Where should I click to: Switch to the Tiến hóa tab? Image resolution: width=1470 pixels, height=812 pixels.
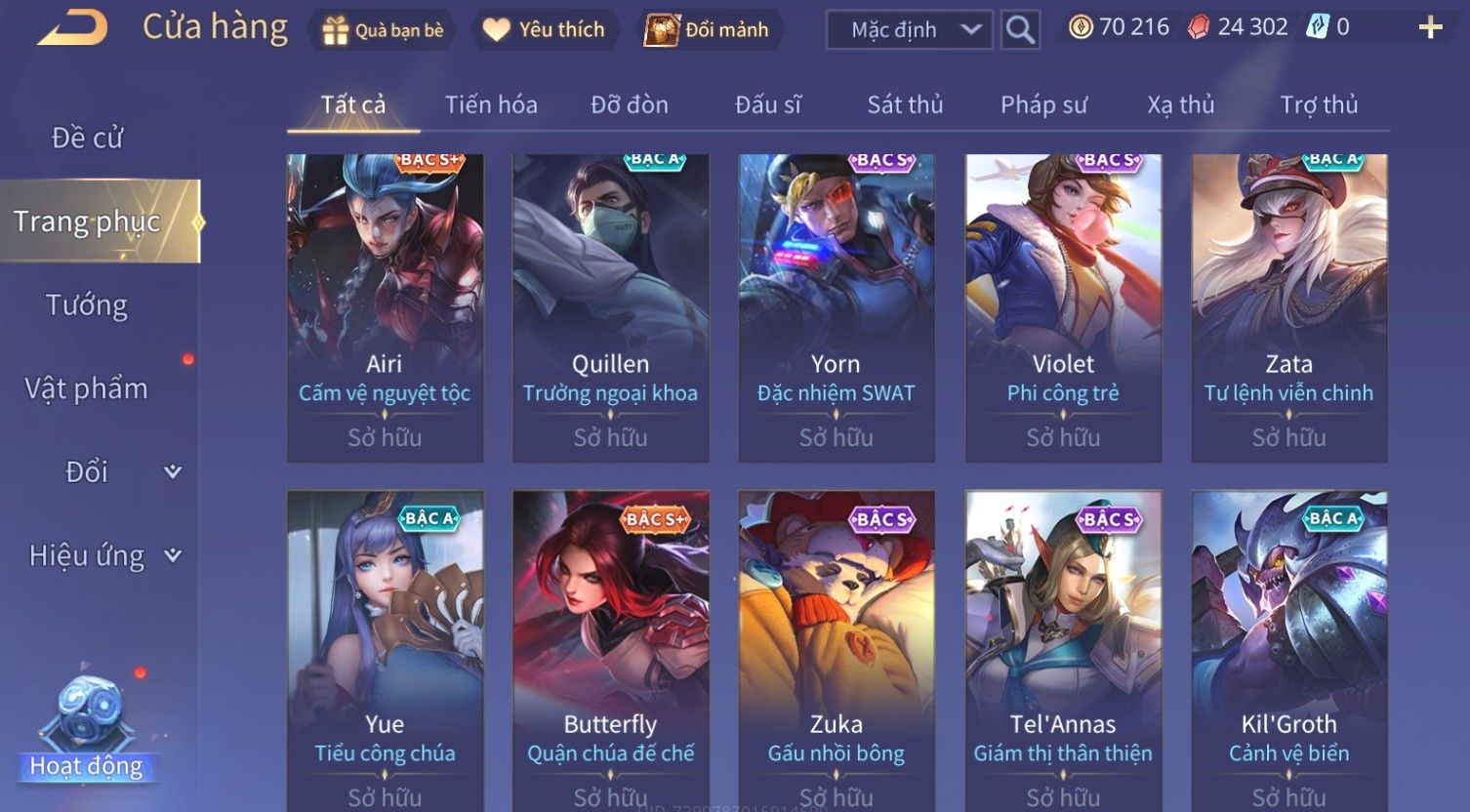[x=491, y=104]
